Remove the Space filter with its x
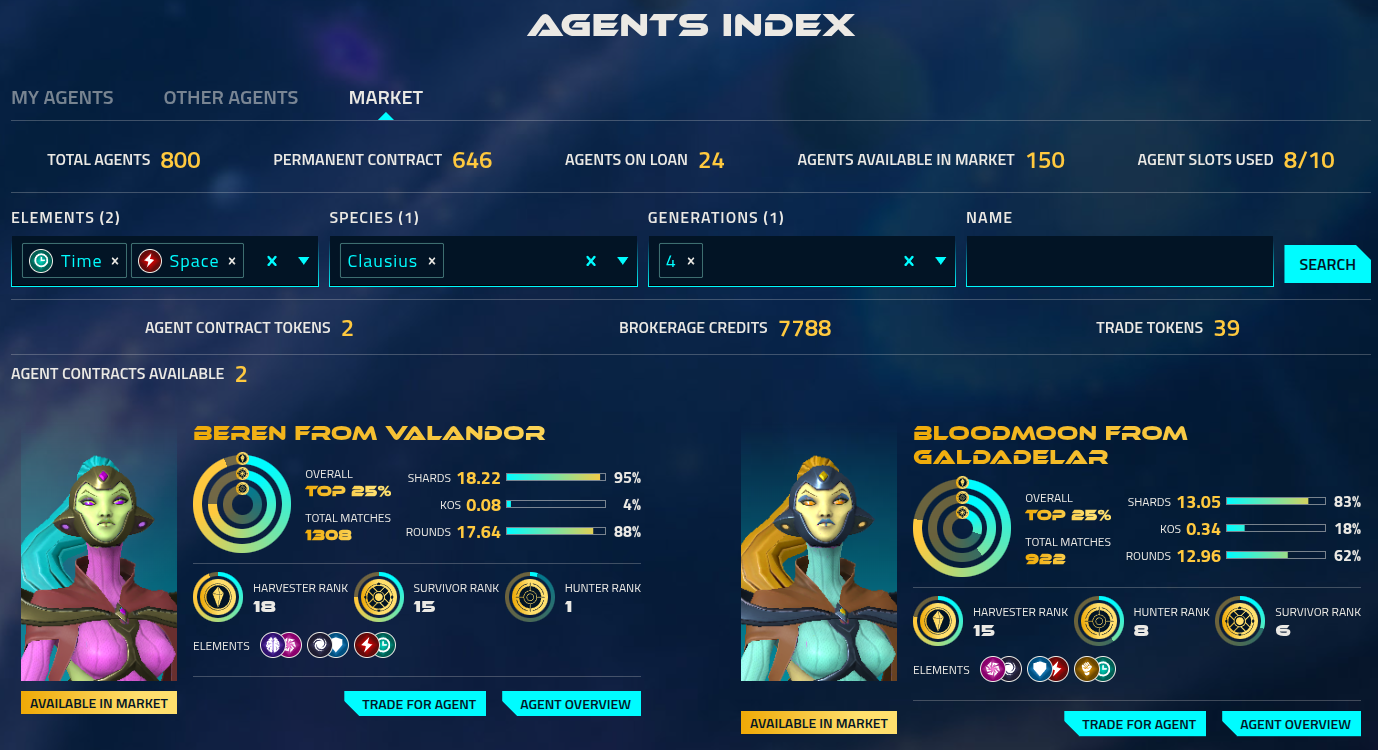Screen dimensions: 1378x750 point(231,260)
